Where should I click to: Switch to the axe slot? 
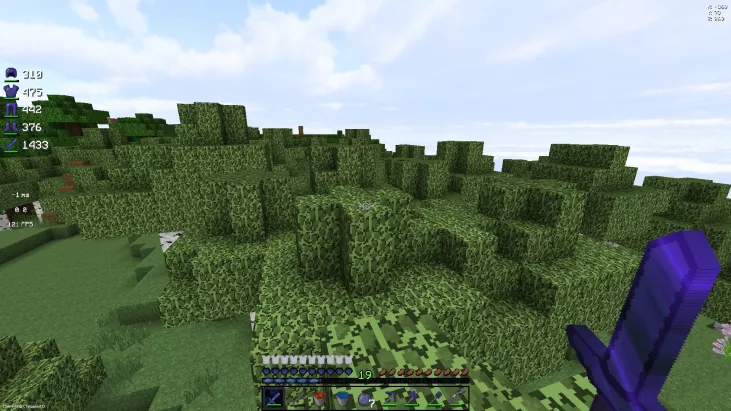pyautogui.click(x=411, y=398)
